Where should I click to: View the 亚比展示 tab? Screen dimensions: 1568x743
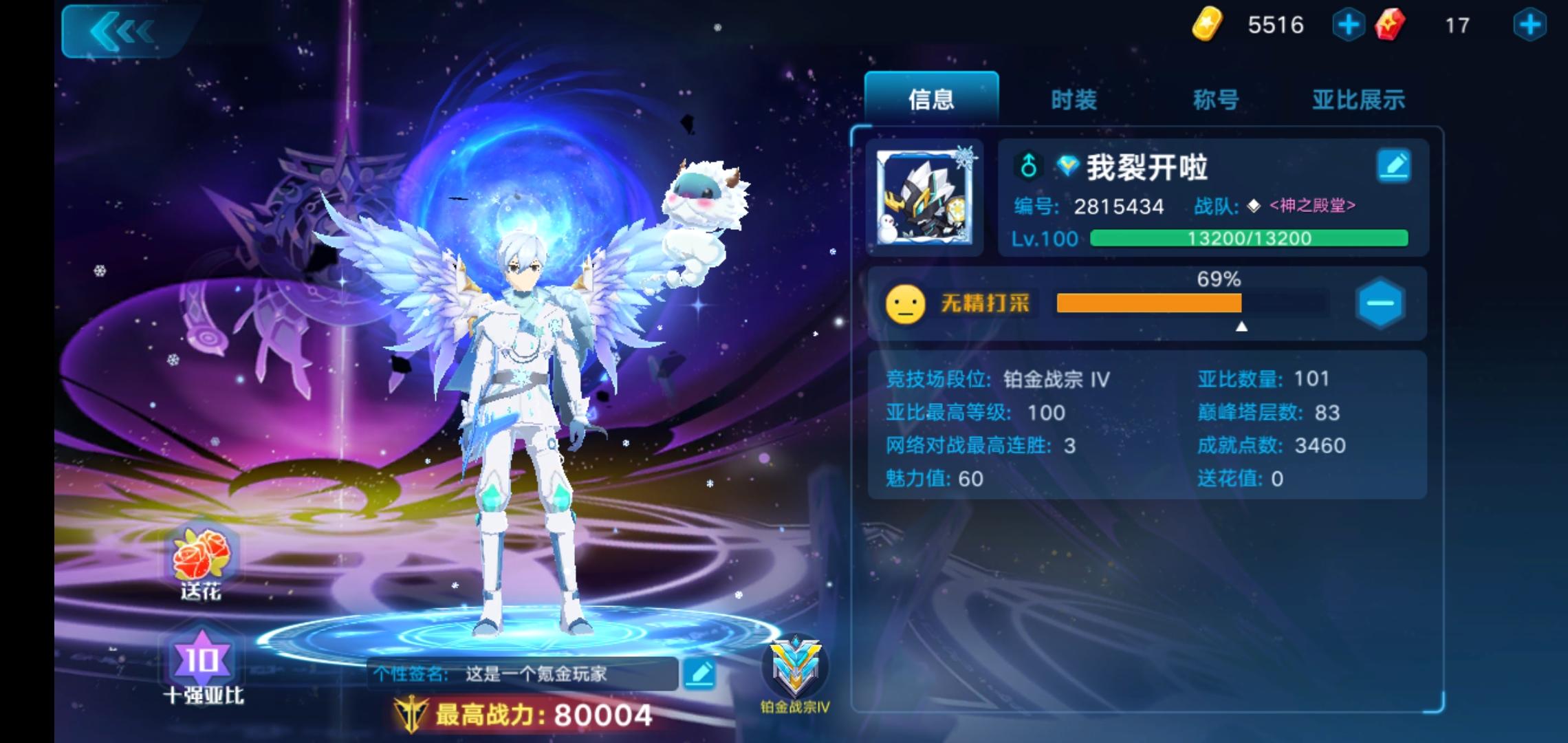[1358, 98]
